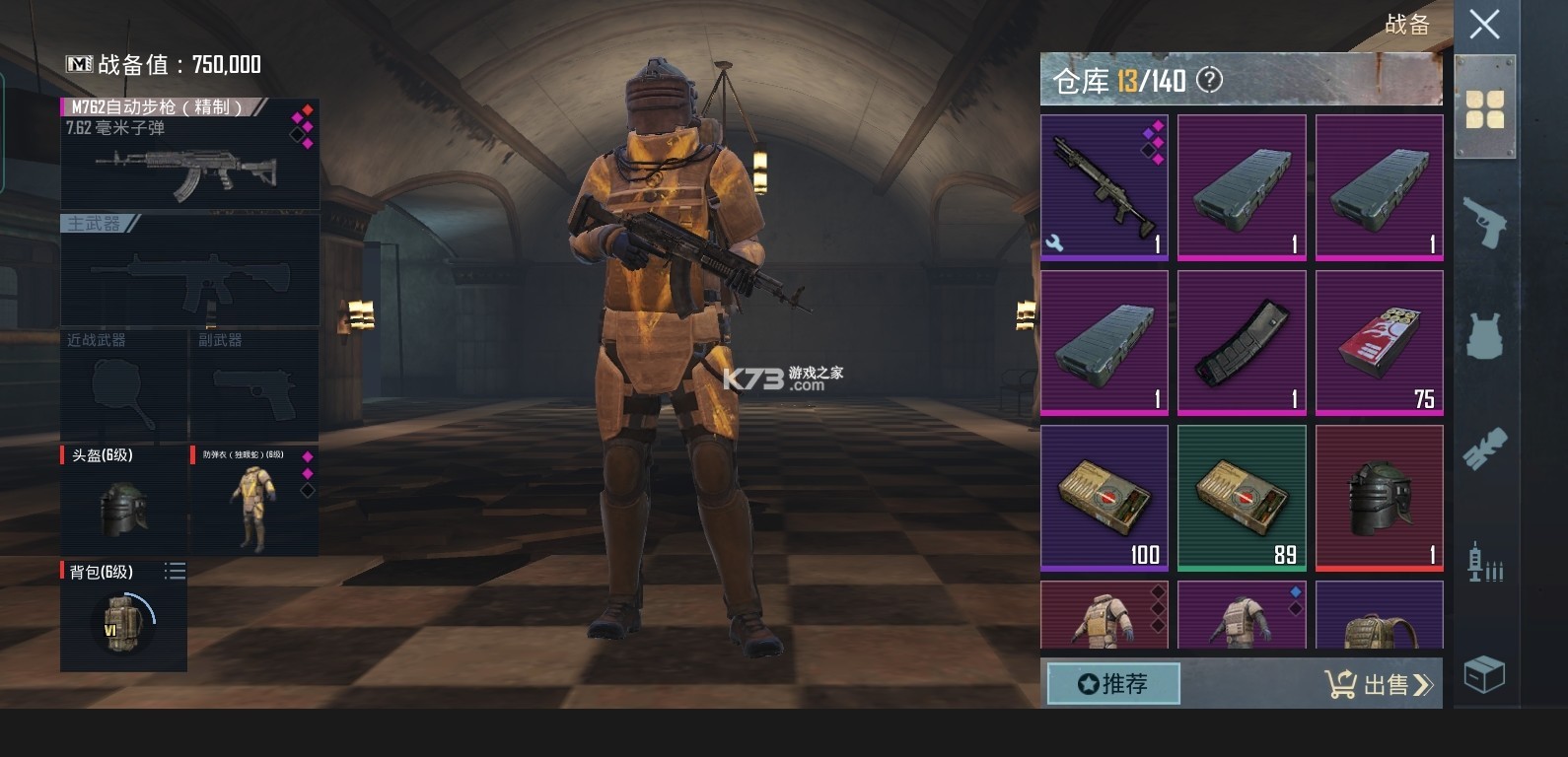
Task: Select the equipped M762 rifle slot
Action: click(x=190, y=155)
